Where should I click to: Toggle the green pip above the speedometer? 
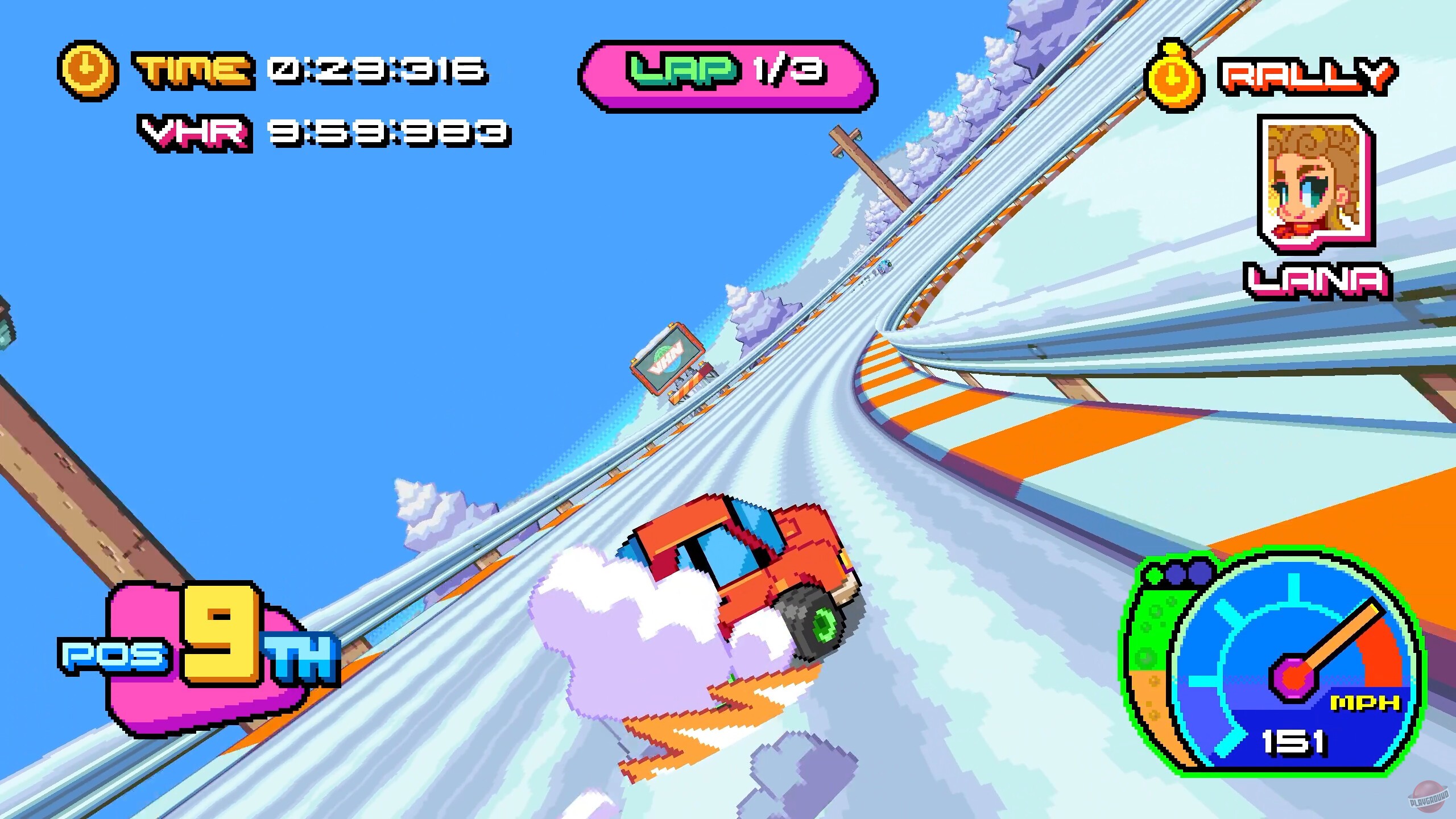[1156, 574]
